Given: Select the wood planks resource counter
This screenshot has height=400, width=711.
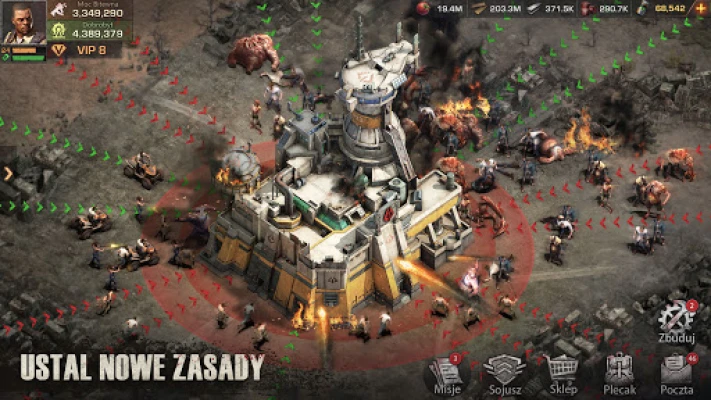Looking at the screenshot, I should click(495, 8).
